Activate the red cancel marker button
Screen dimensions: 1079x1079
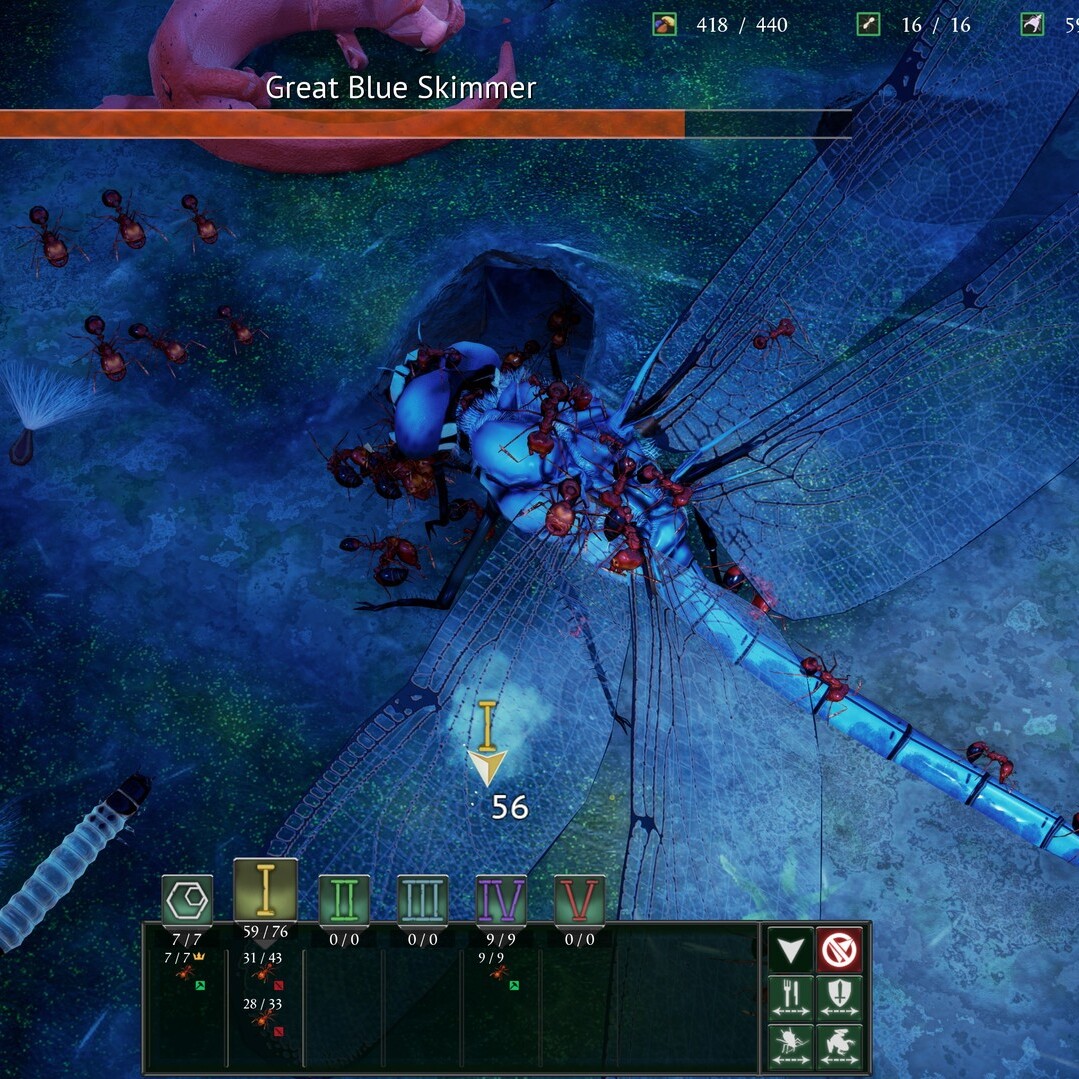(839, 950)
